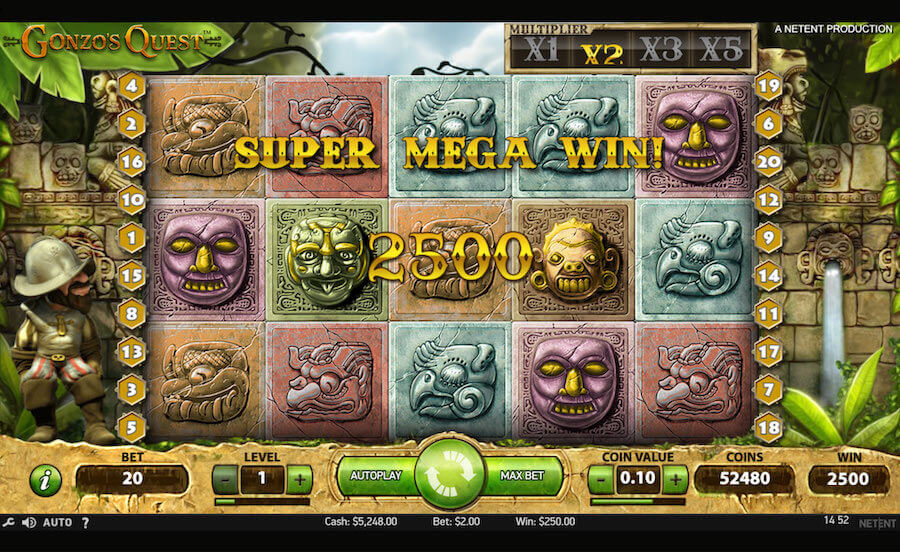
Task: Increase the bet Level
Action: click(x=298, y=479)
